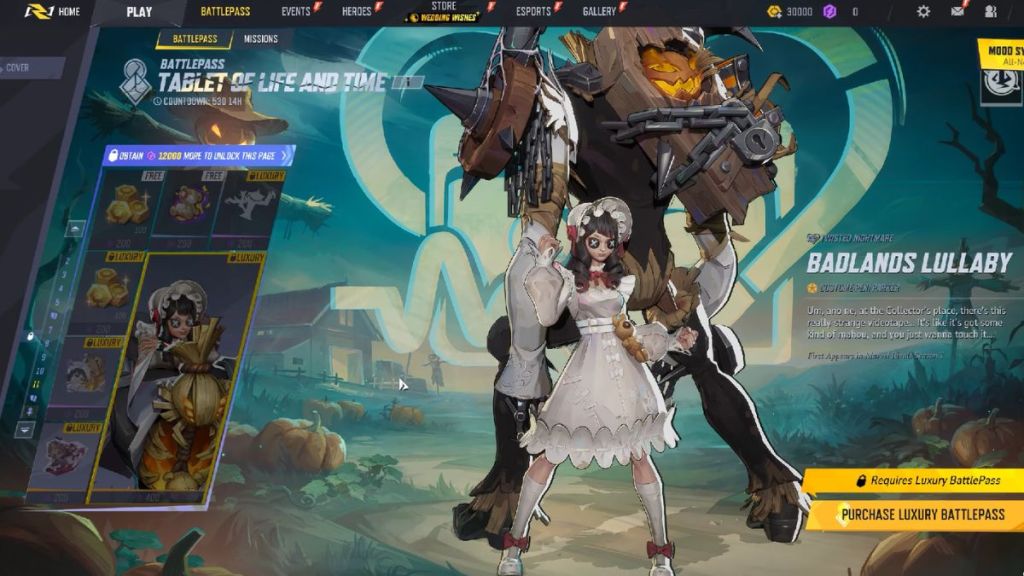Open the Play menu
This screenshot has width=1024, height=576.
click(139, 12)
